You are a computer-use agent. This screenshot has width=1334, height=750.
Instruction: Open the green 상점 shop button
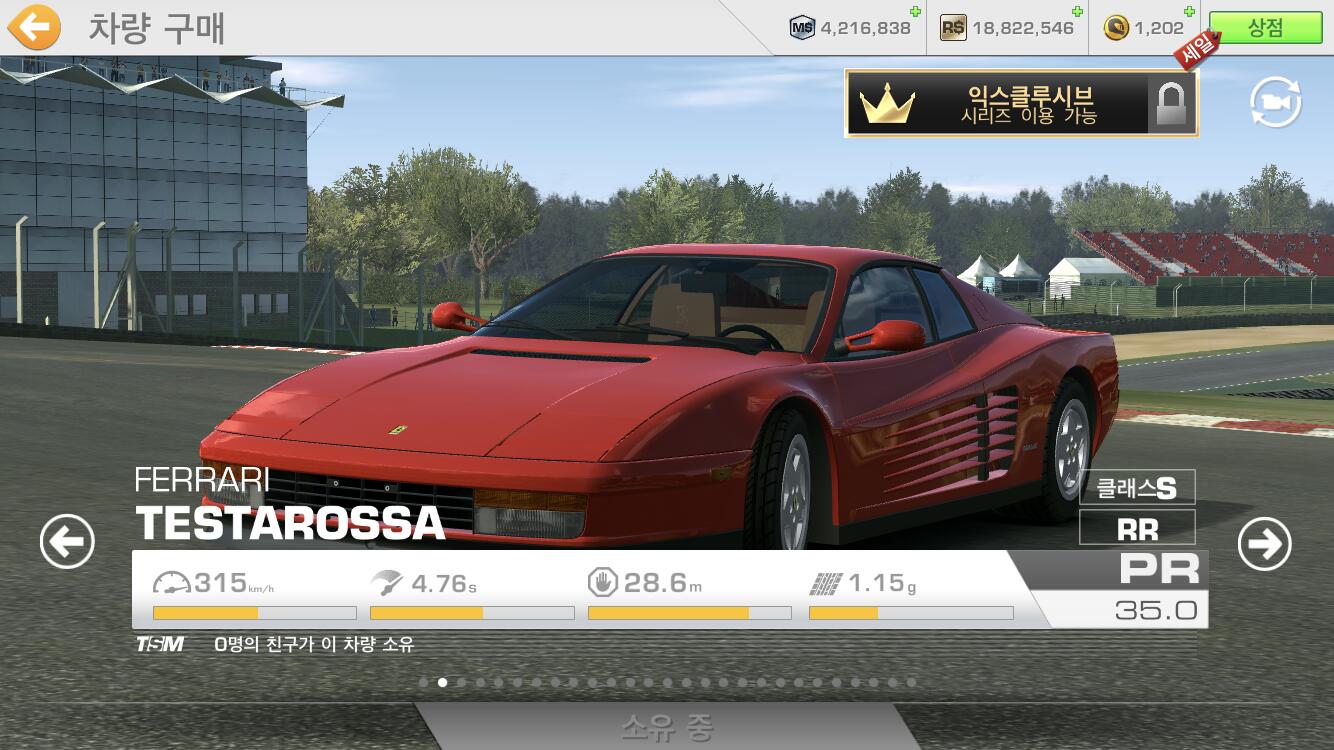(1265, 28)
